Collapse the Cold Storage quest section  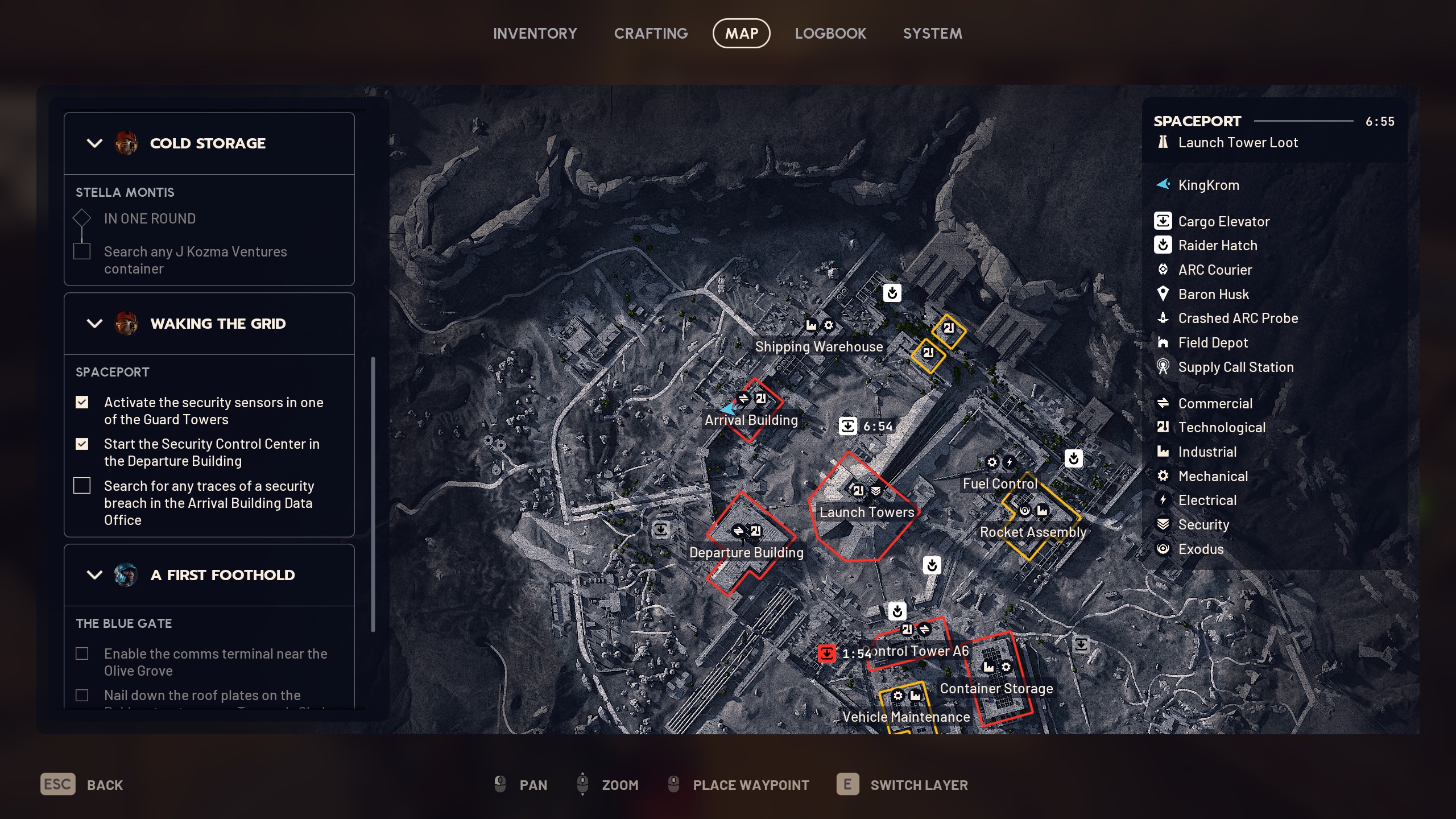pyautogui.click(x=94, y=143)
